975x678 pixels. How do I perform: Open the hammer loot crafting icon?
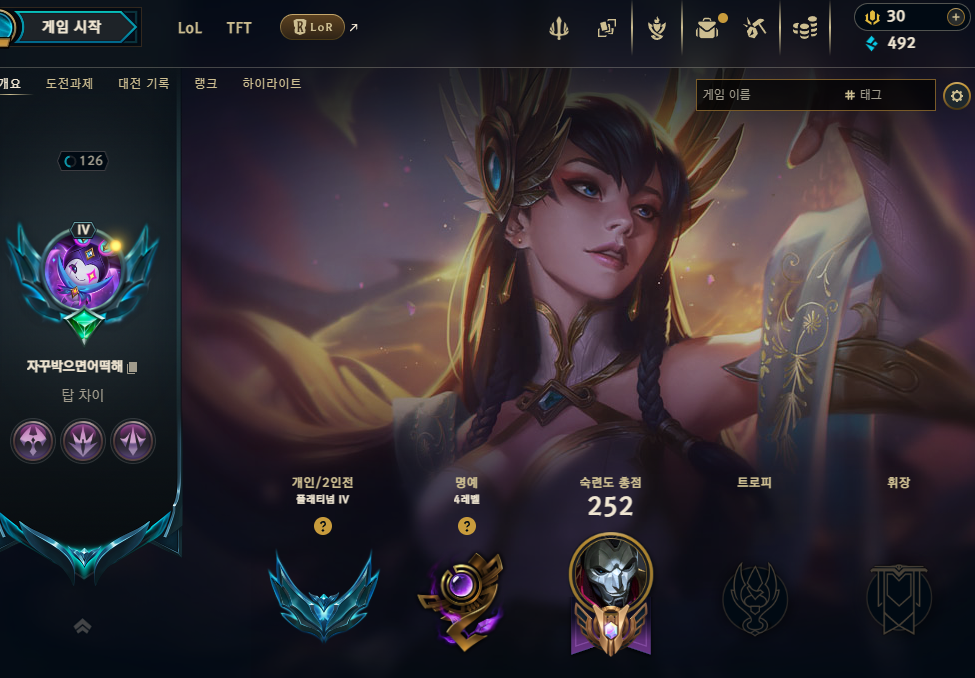click(x=755, y=29)
